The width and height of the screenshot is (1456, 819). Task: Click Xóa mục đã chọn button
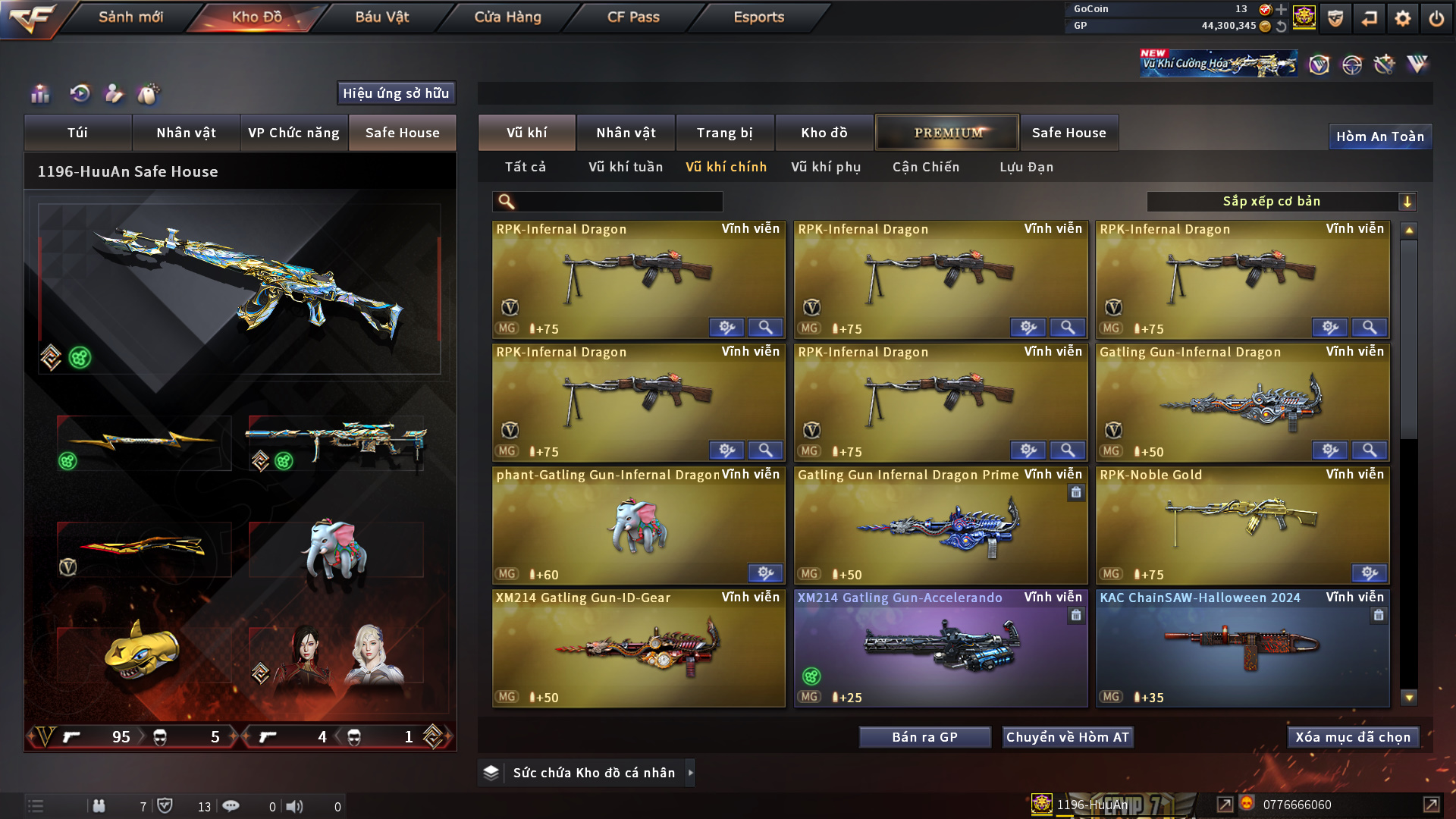[x=1353, y=737]
